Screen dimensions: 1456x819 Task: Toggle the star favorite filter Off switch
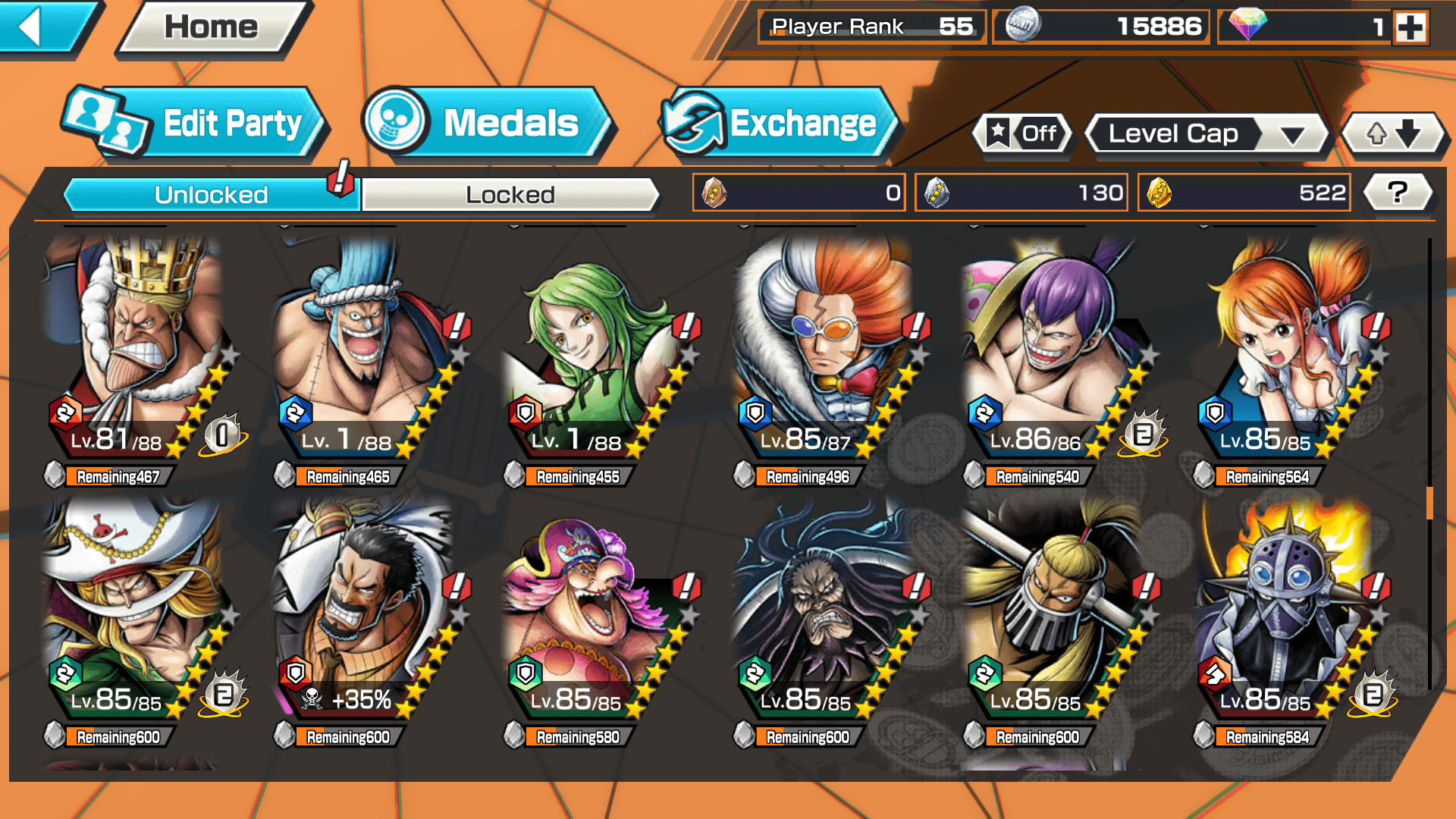click(x=1023, y=134)
